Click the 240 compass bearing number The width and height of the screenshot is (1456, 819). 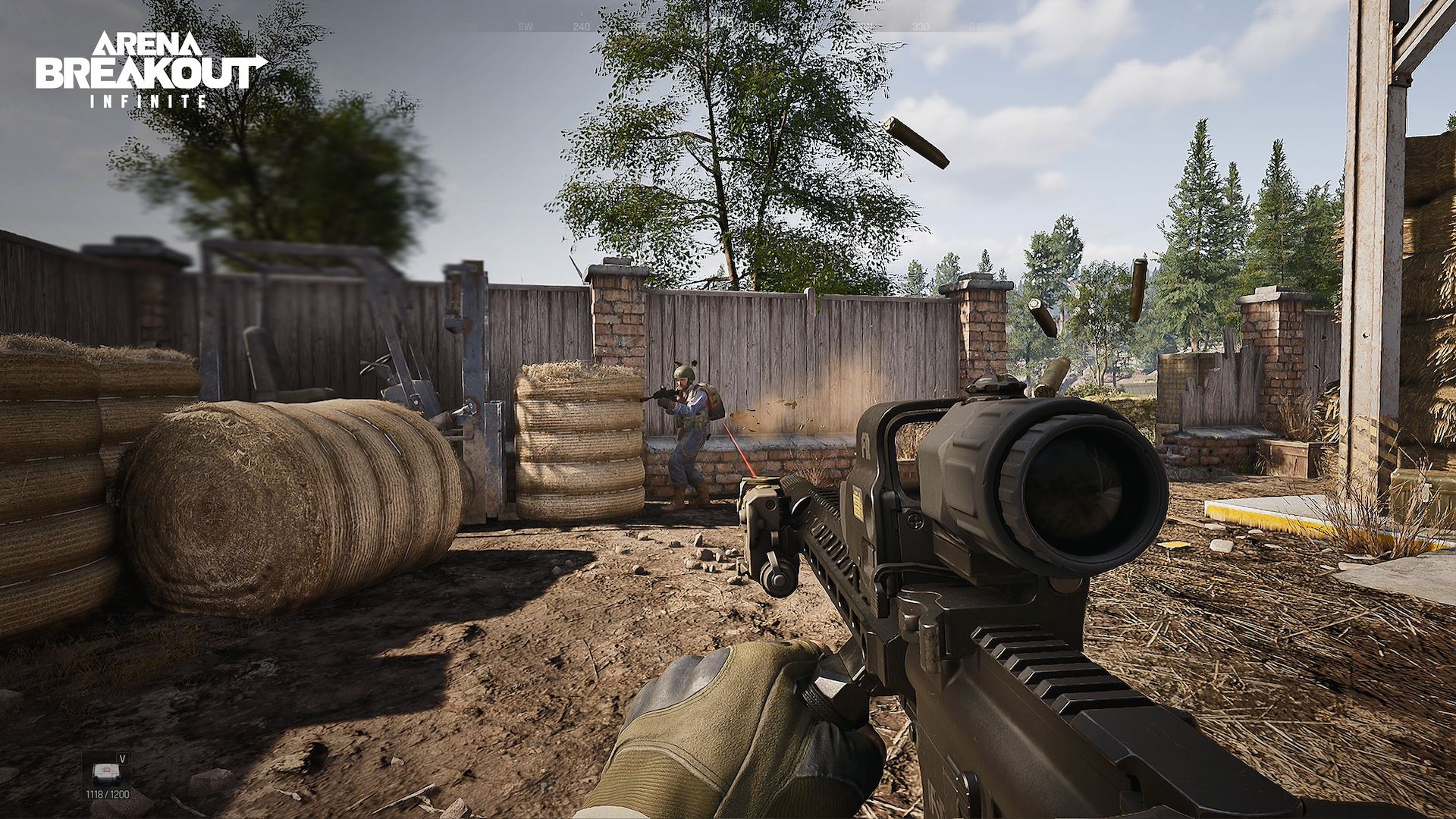581,27
